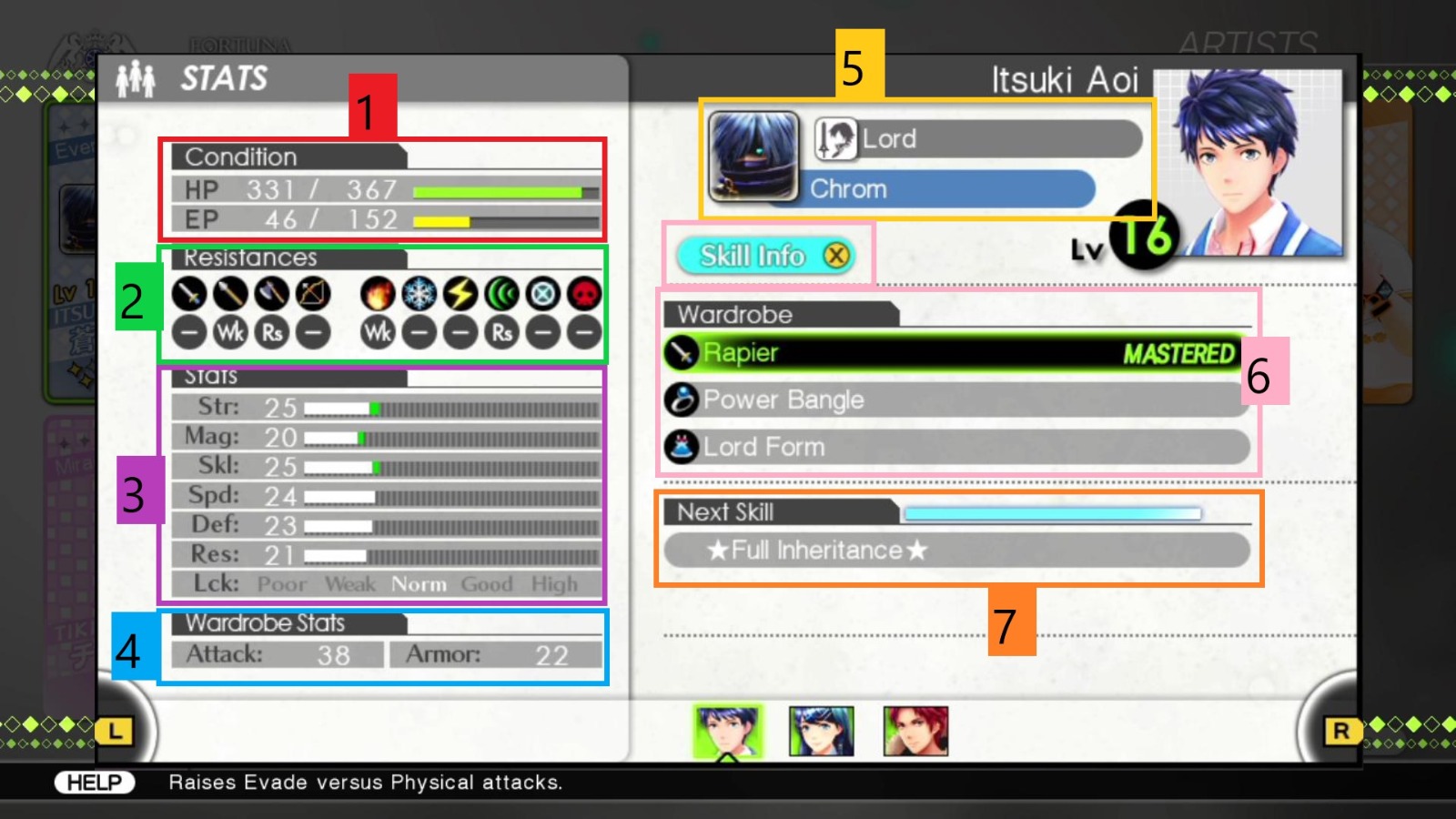Toggle the Rs marker under the axe resistance
This screenshot has width=1456, height=819.
click(271, 331)
